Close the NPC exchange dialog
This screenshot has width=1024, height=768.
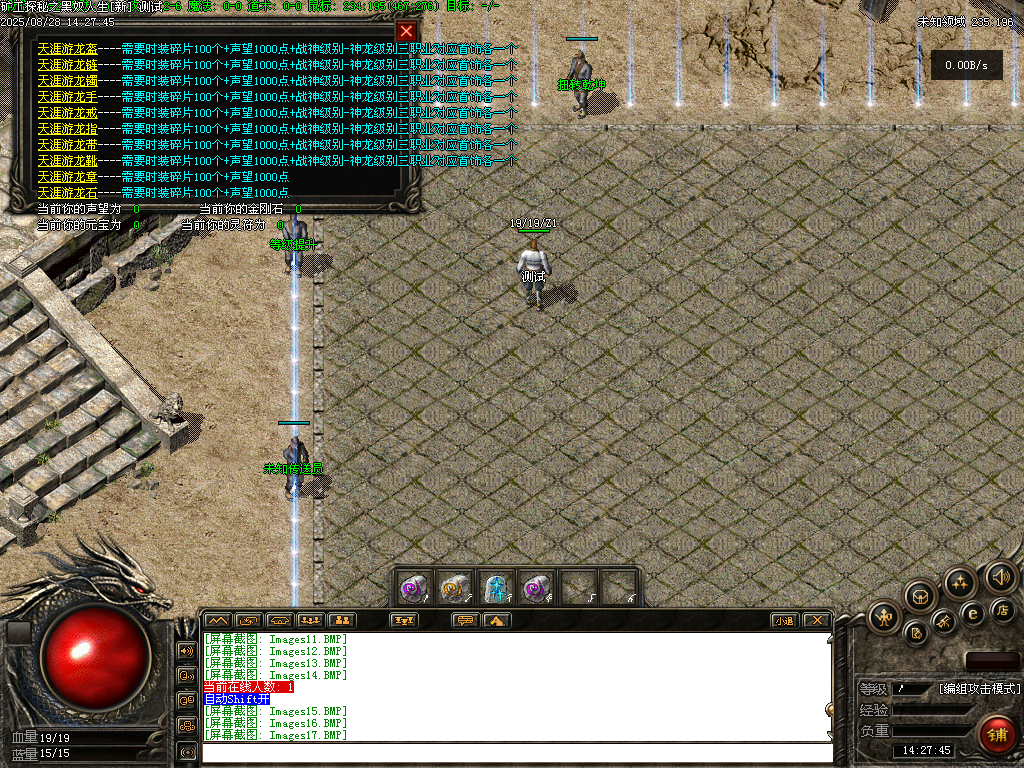(406, 31)
